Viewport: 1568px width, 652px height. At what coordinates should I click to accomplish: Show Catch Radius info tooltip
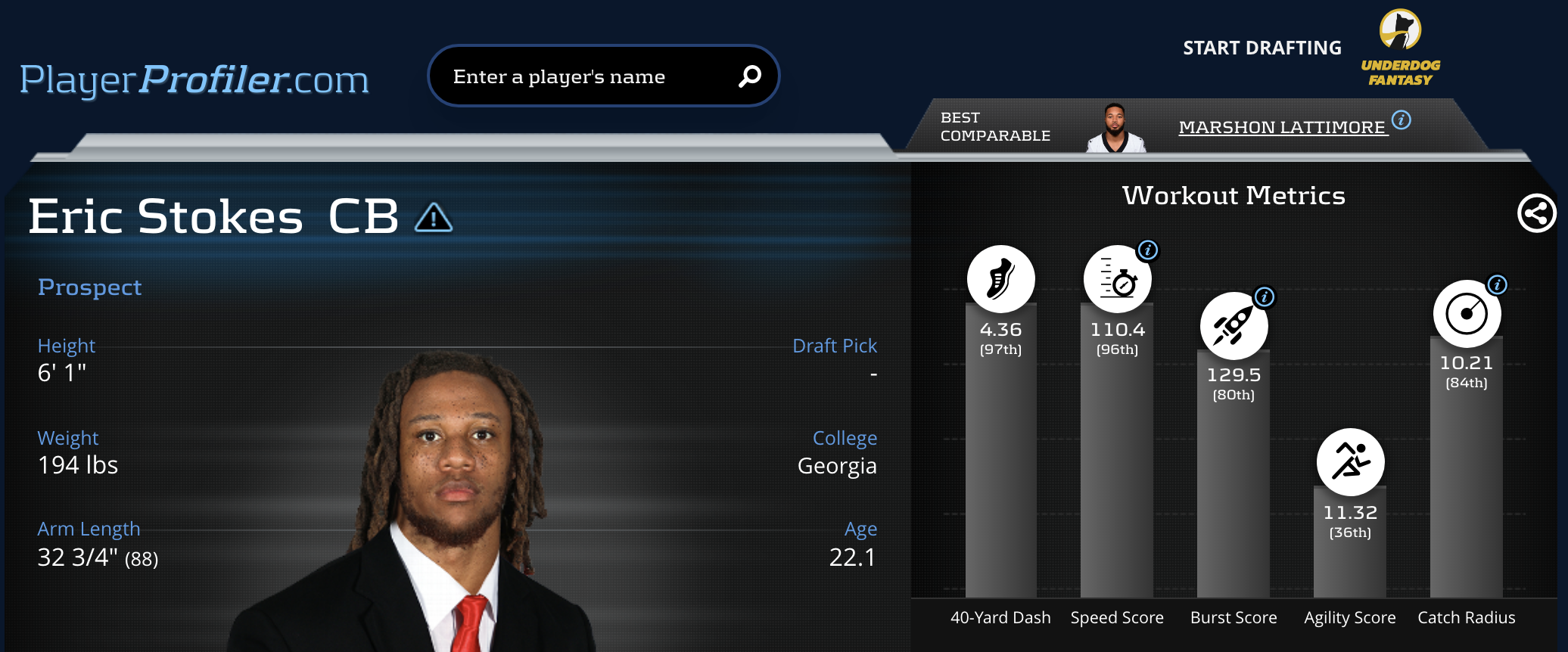[1498, 285]
